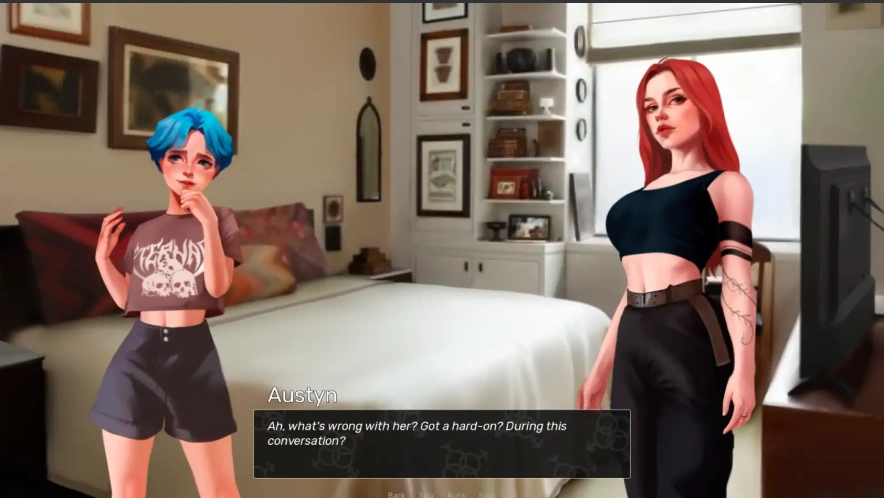Image resolution: width=884 pixels, height=498 pixels.
Task: Open the Save option in quick menu
Action: (x=486, y=494)
